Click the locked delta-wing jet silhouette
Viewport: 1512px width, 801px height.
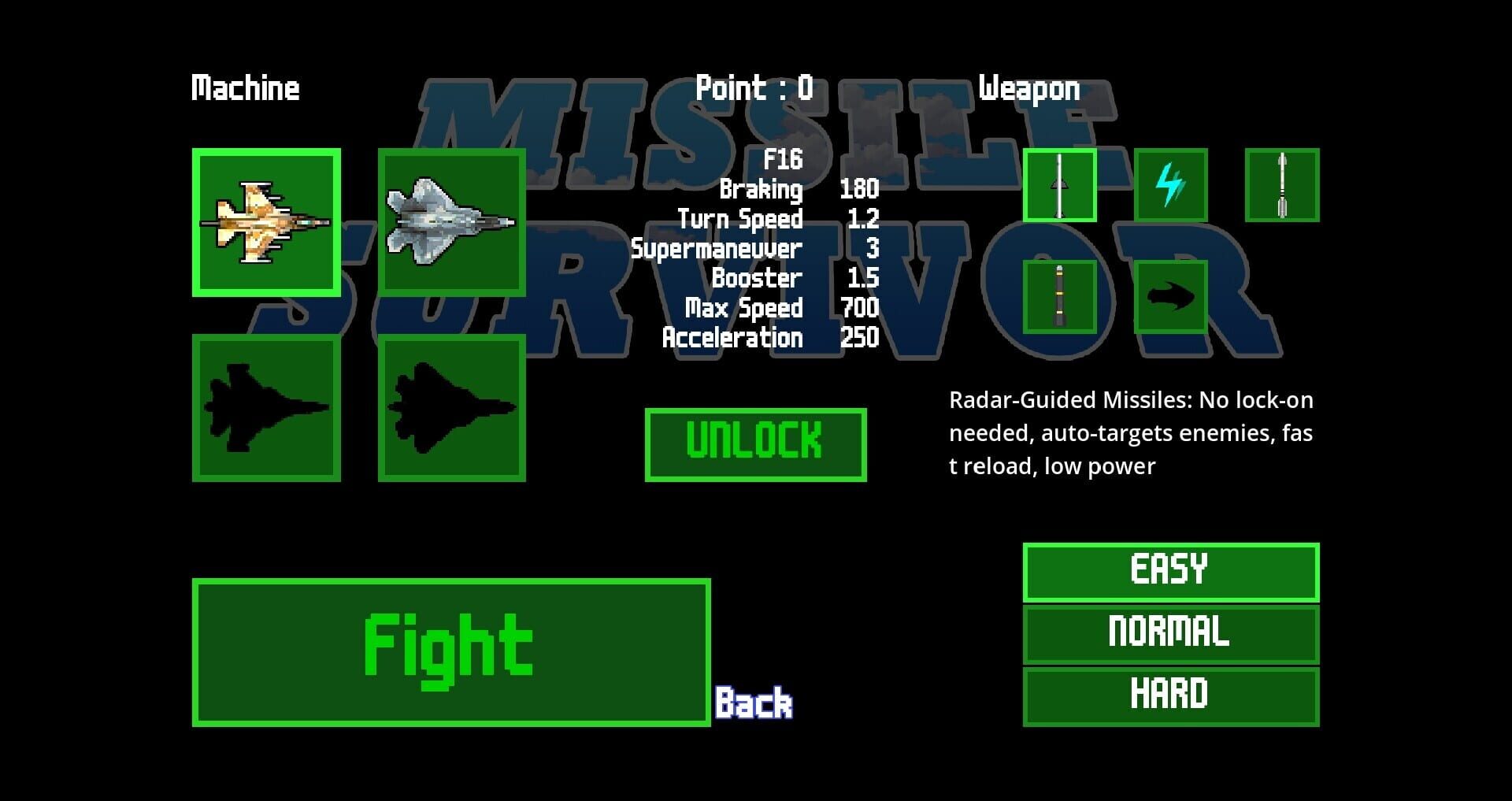pyautogui.click(x=264, y=408)
